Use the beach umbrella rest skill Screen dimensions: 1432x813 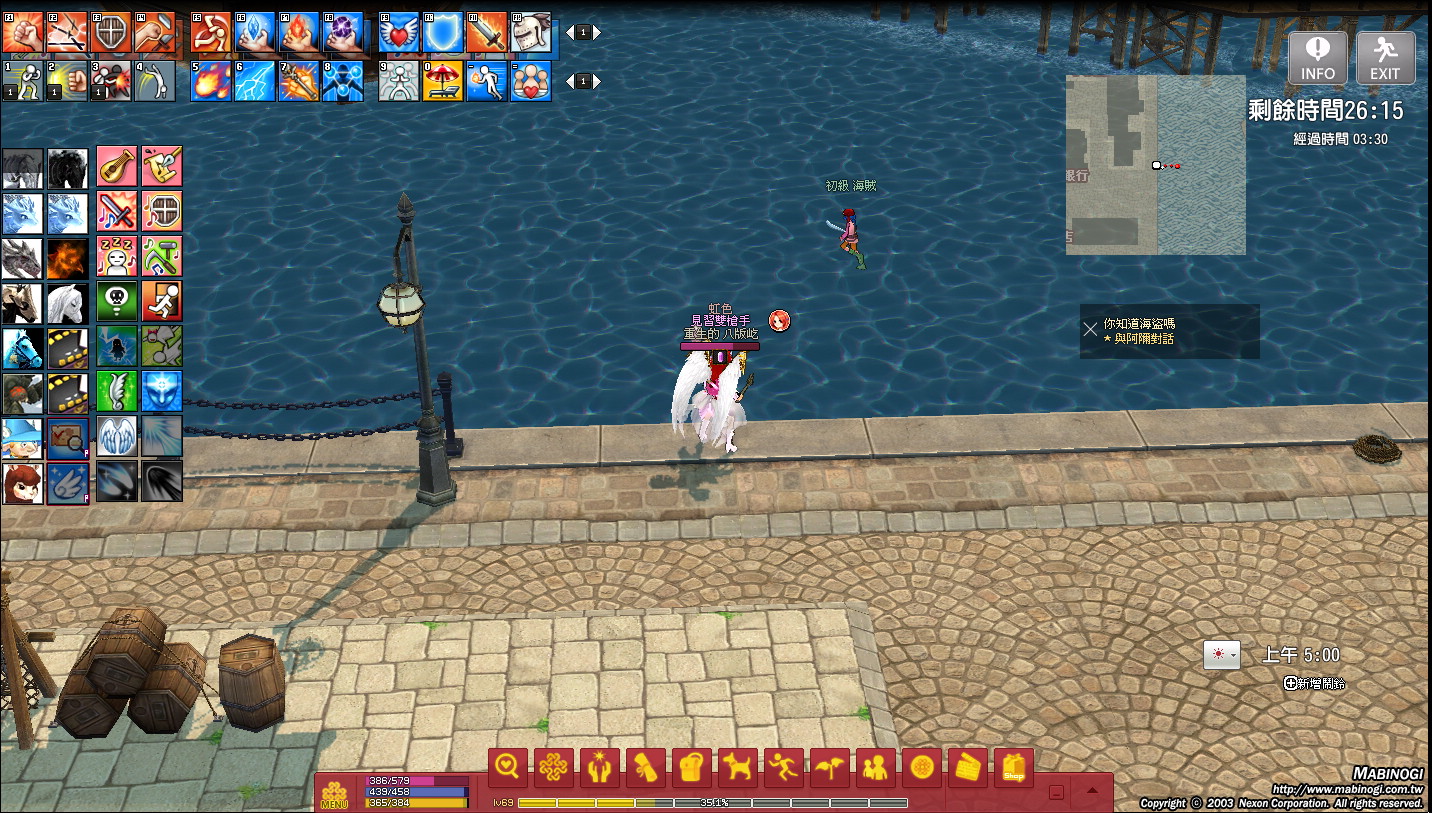pos(443,81)
